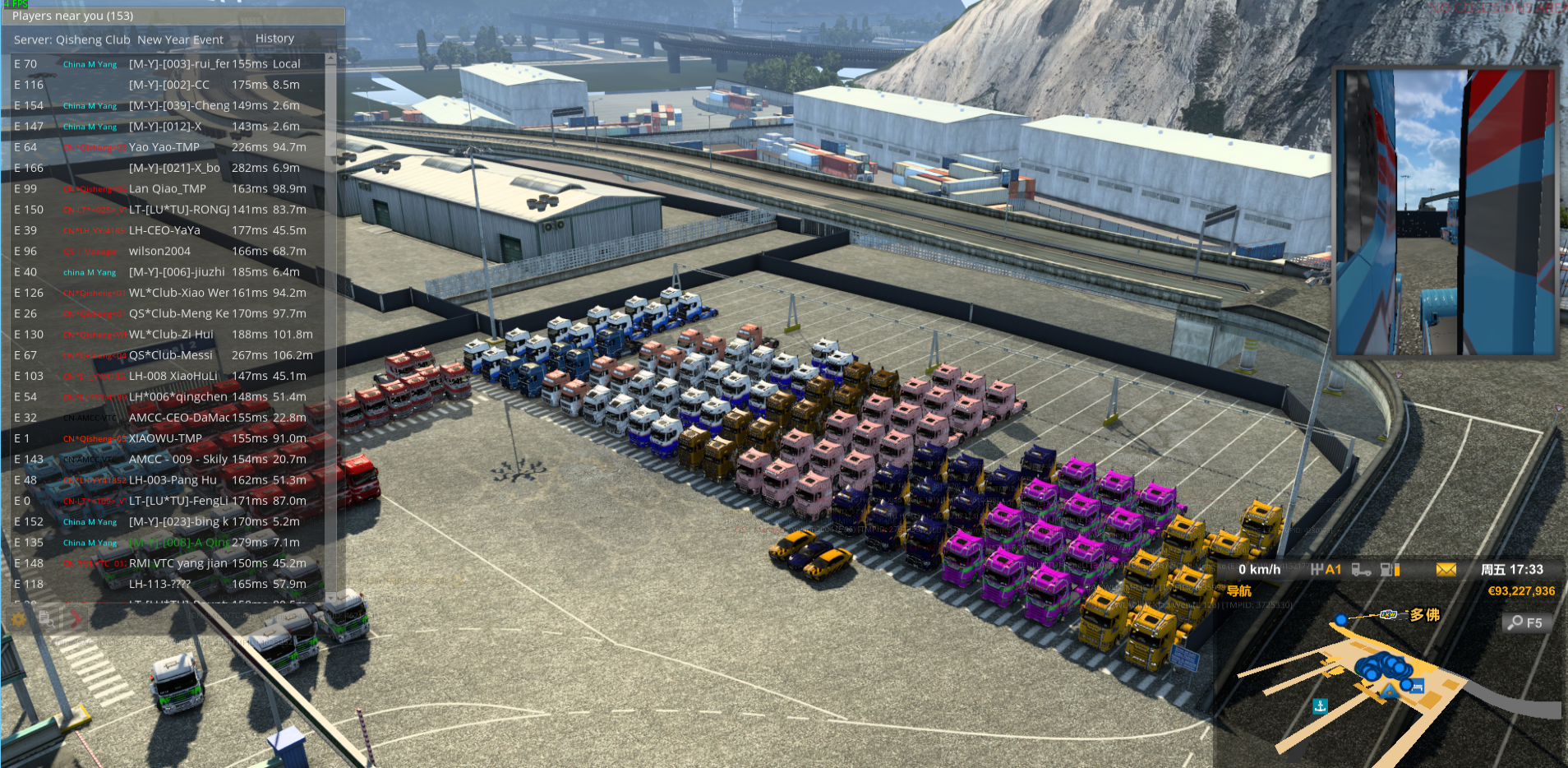Select player LH-003-Pang Hu row
The height and width of the screenshot is (768, 1568).
[x=173, y=480]
